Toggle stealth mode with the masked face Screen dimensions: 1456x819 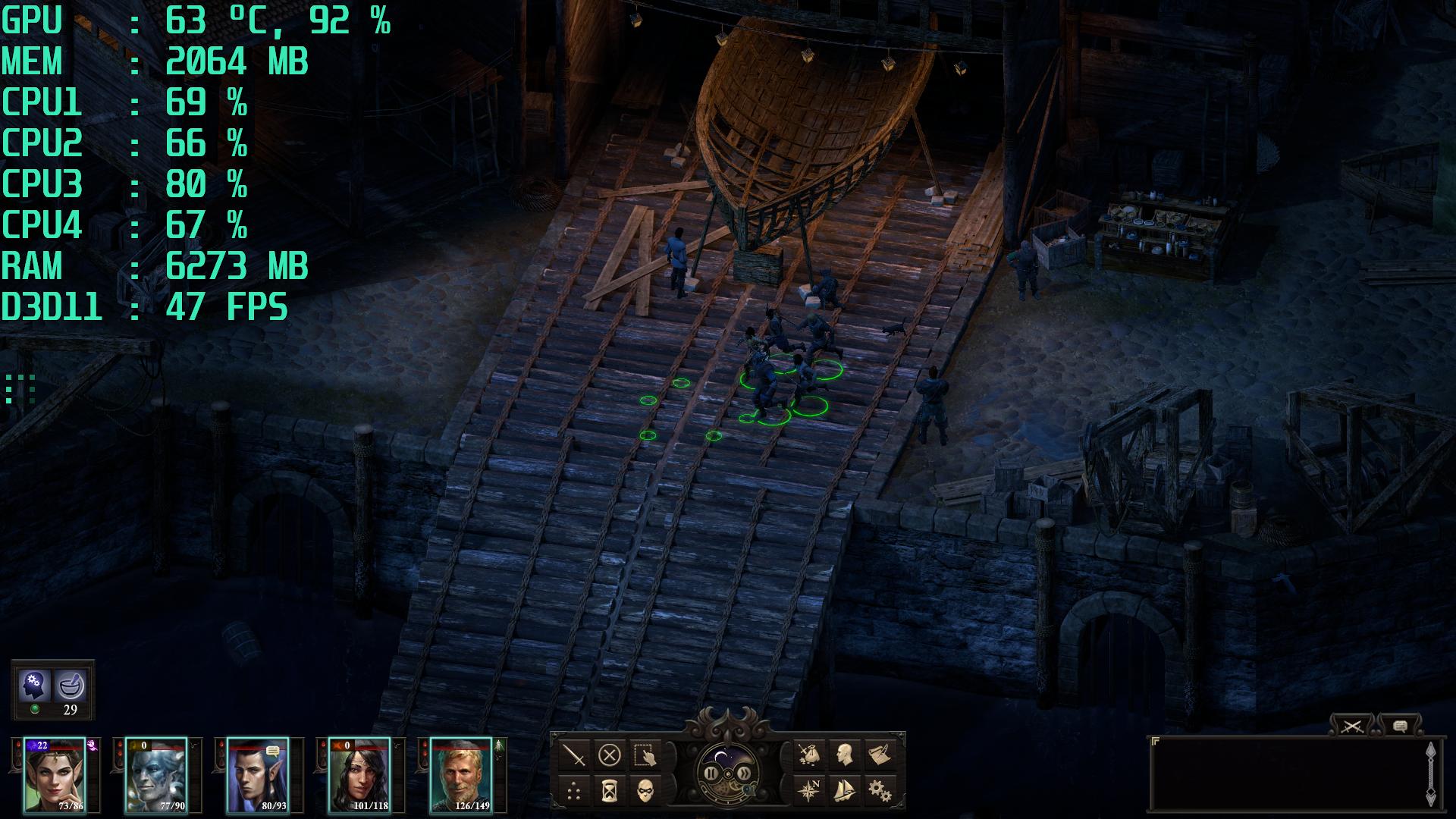coord(645,791)
